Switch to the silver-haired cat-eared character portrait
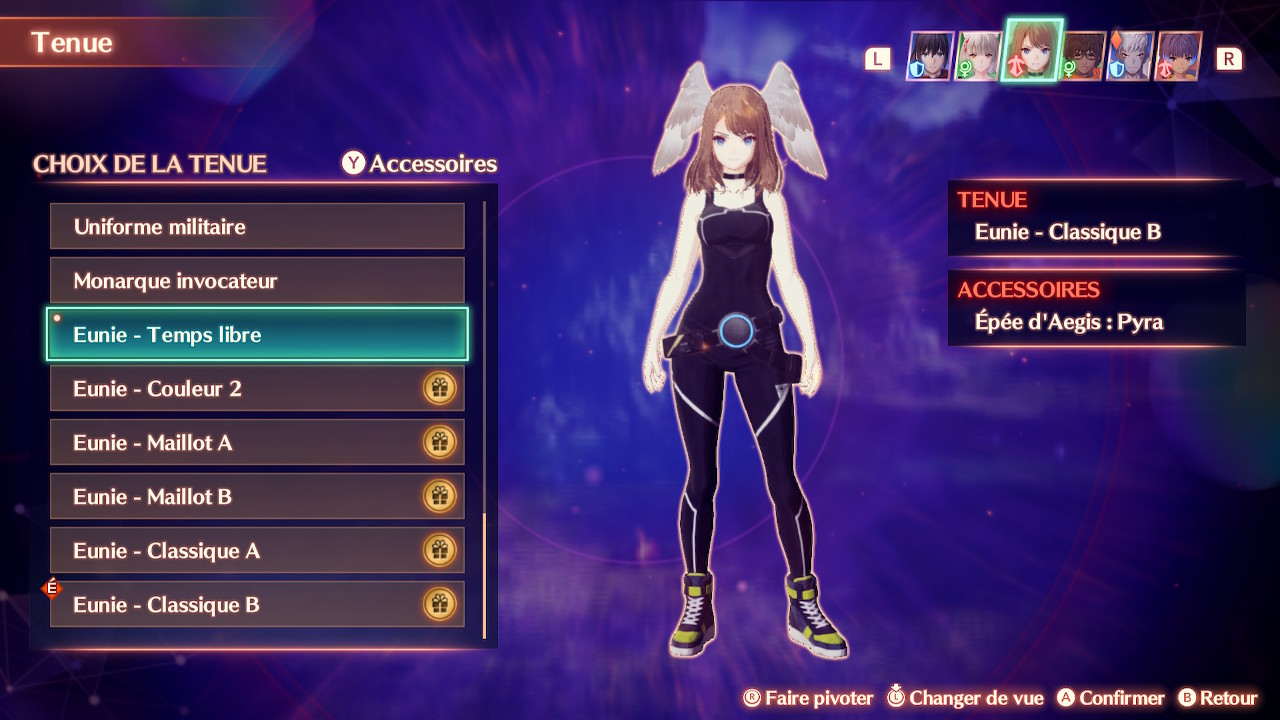1280x720 pixels. (x=978, y=56)
